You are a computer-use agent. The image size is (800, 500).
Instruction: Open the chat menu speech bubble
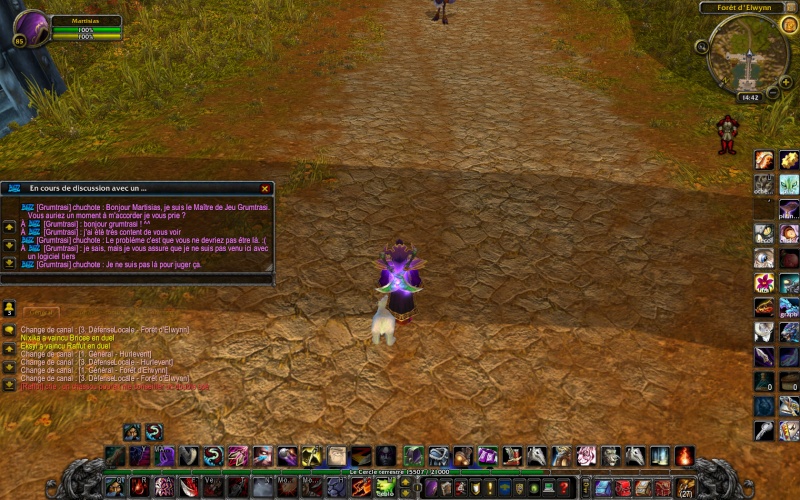[9, 330]
